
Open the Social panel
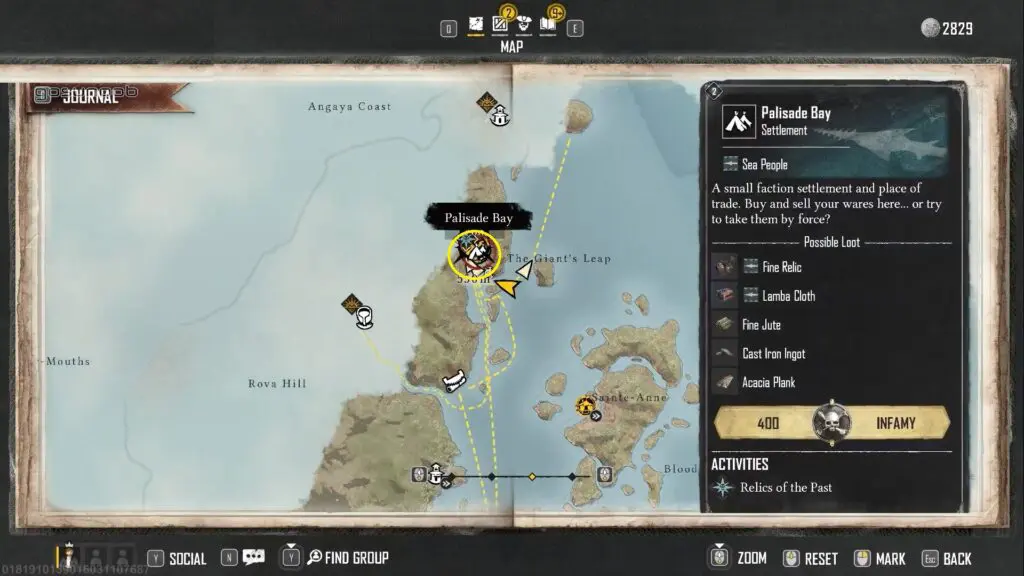click(177, 558)
